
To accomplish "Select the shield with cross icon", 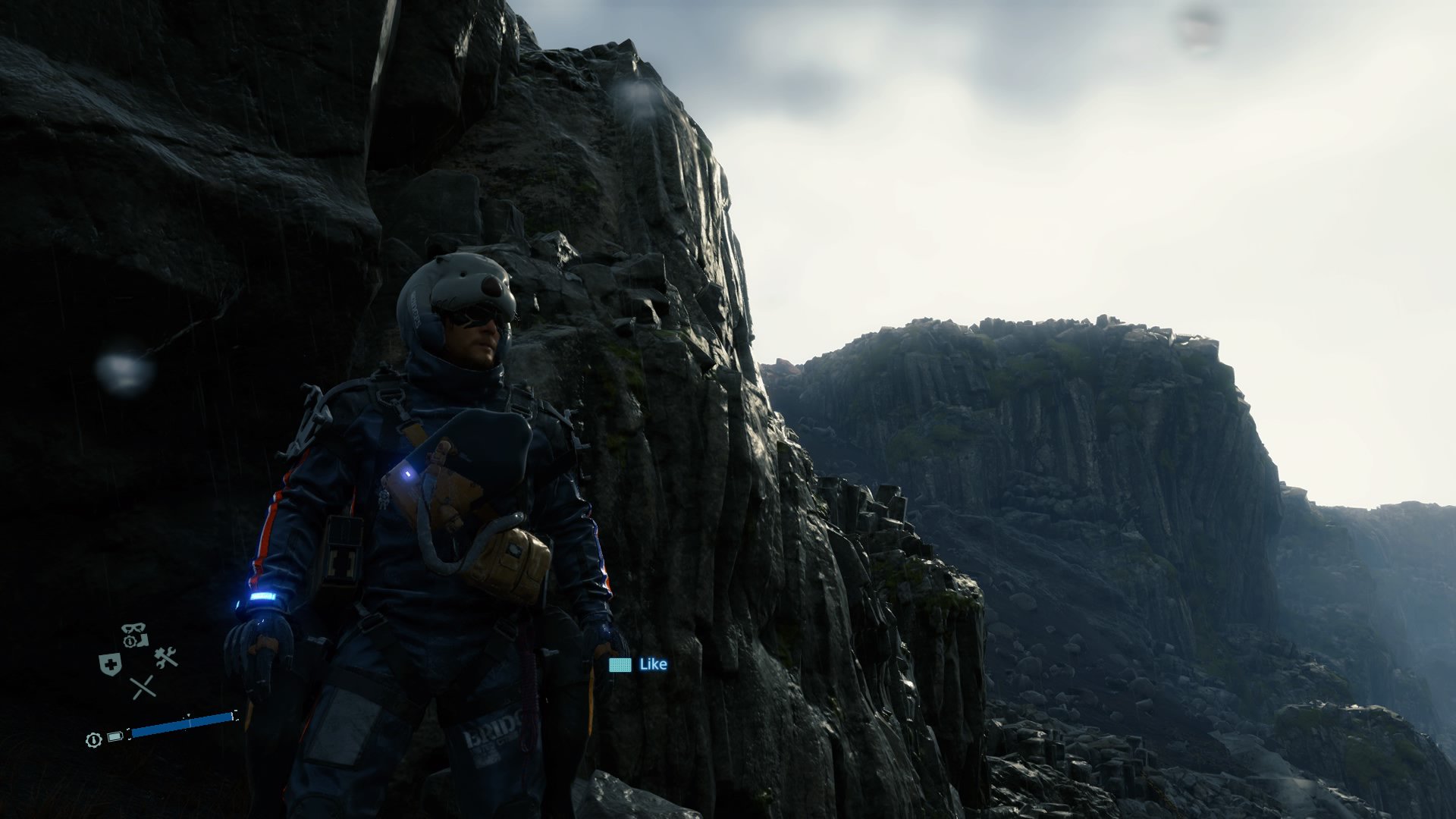I will (111, 665).
